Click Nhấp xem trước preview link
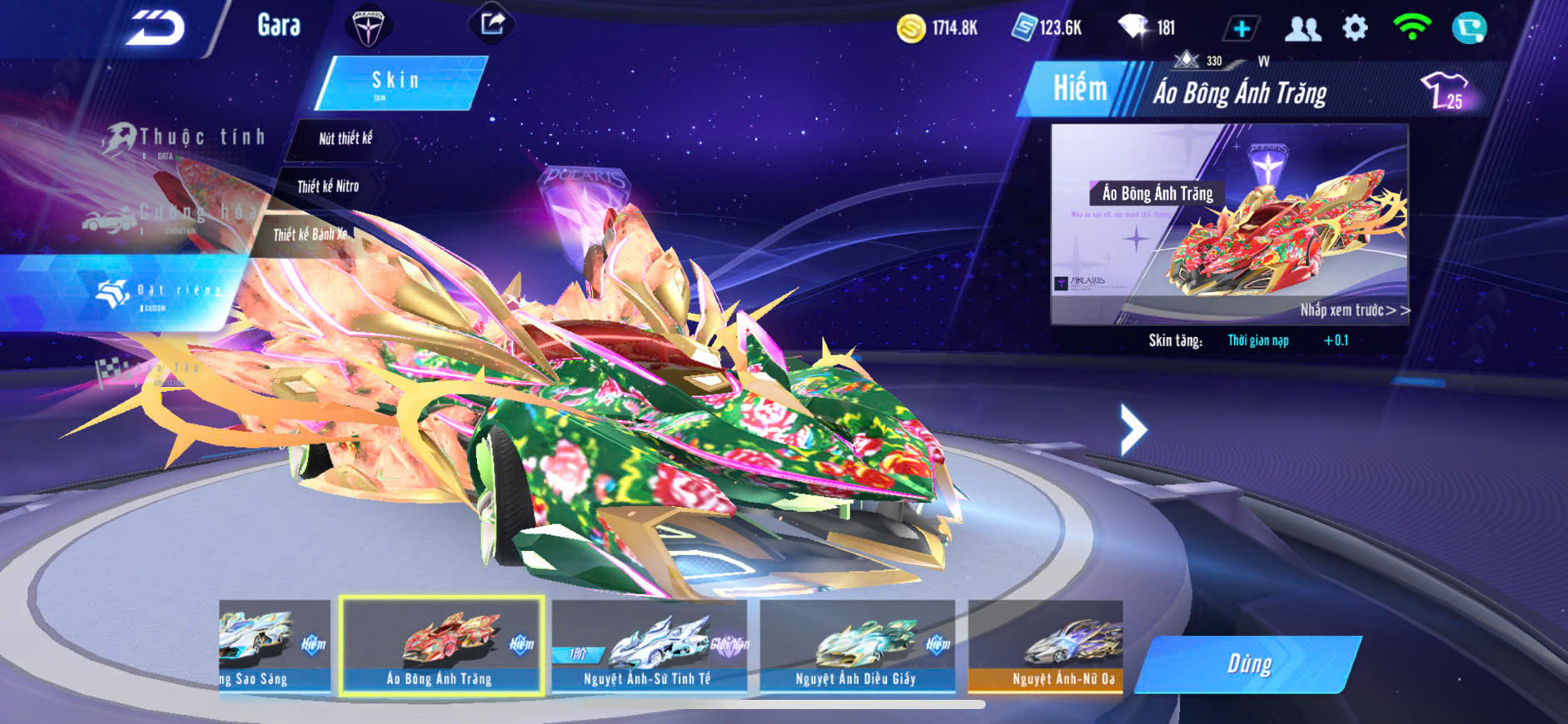Viewport: 1568px width, 724px height. pos(1354,310)
